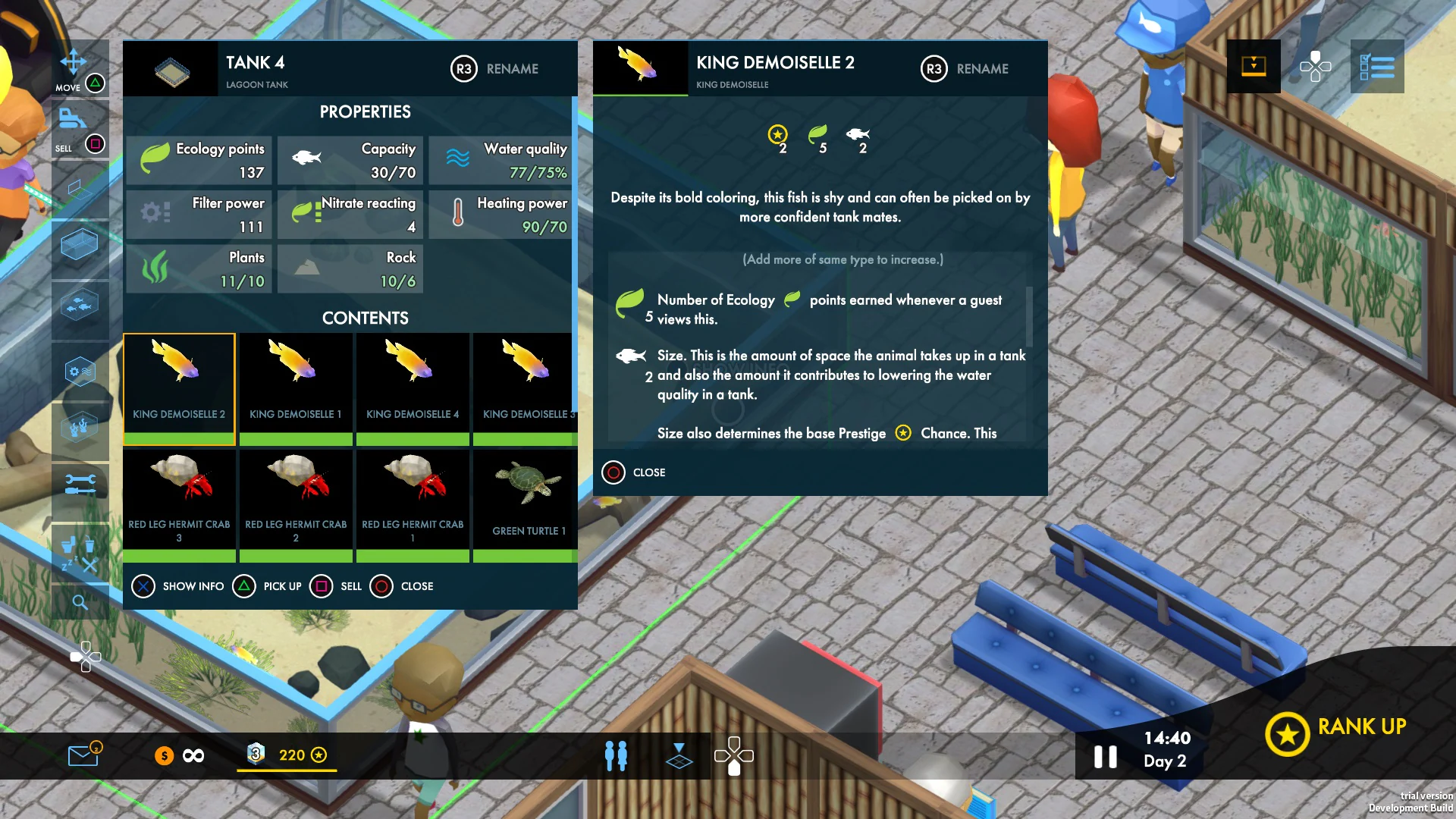Select the maintenance wrench tool

point(80,483)
